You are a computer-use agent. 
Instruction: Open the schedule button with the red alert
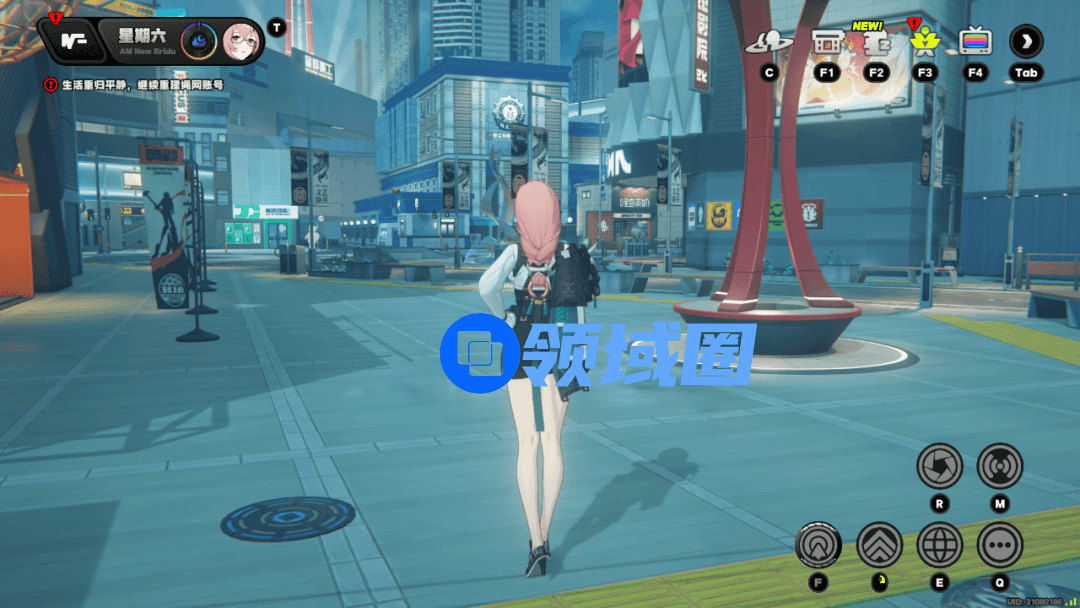point(69,41)
